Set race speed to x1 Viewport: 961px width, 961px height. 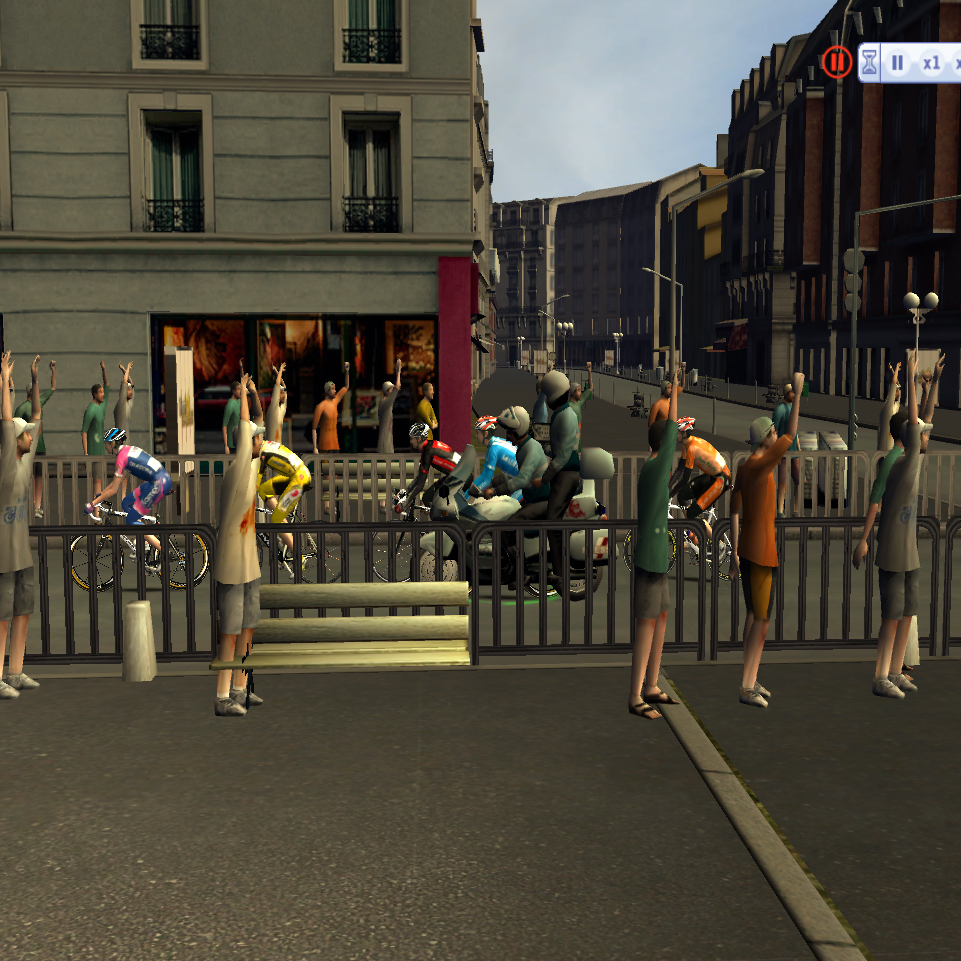pyautogui.click(x=931, y=63)
